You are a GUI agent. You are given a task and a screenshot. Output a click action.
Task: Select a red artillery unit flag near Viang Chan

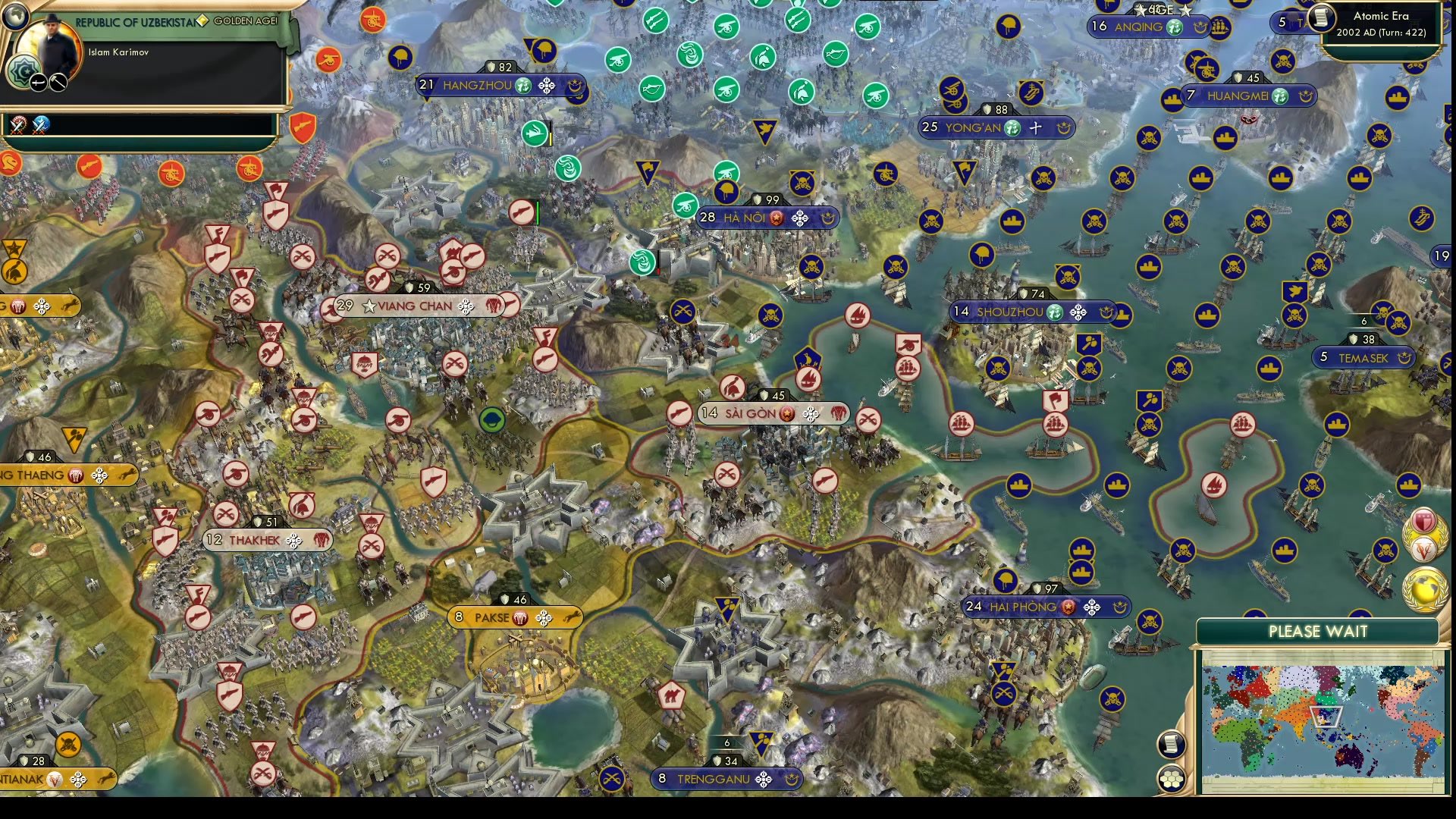click(x=454, y=272)
